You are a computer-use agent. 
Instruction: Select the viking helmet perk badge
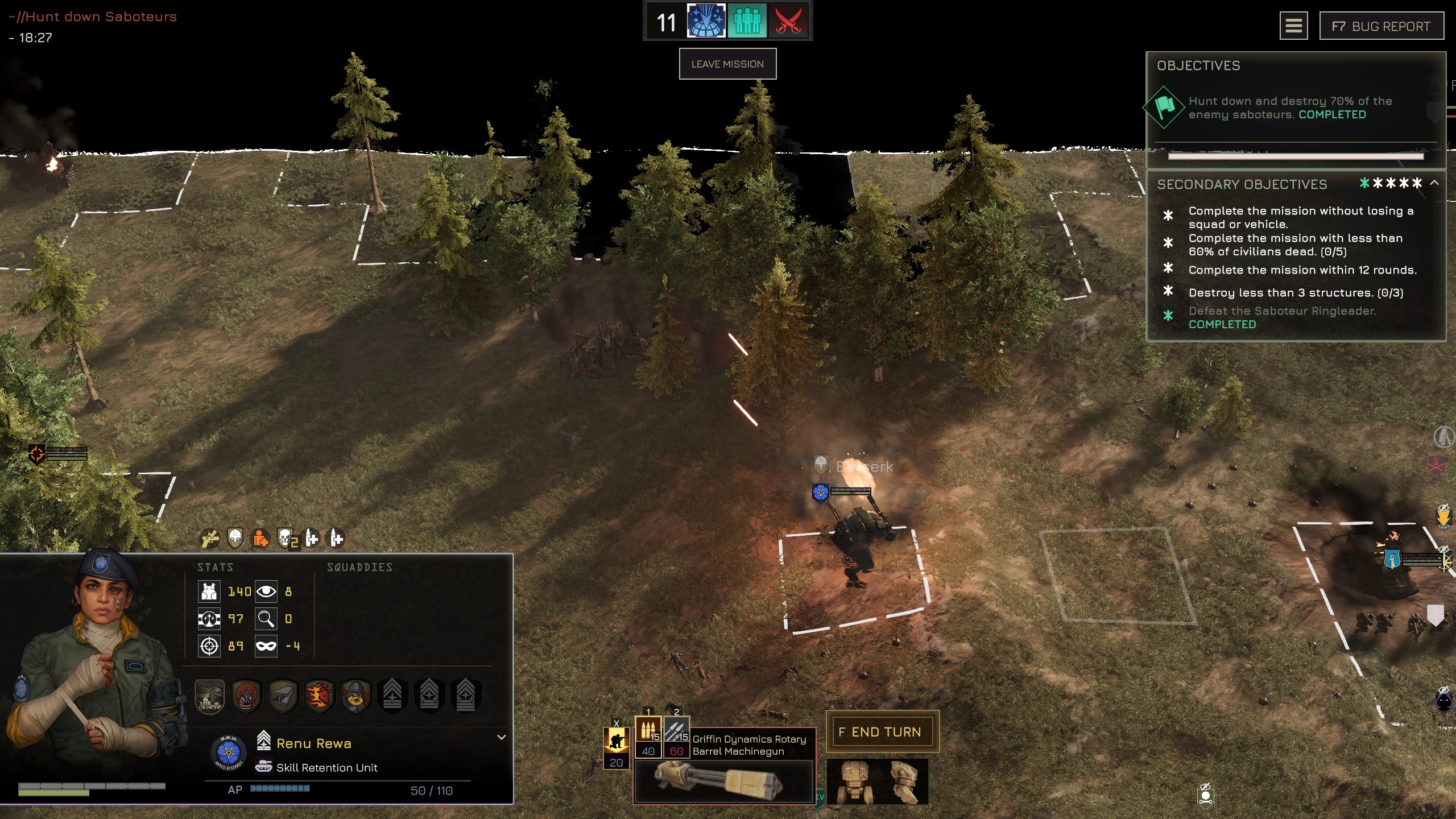354,695
